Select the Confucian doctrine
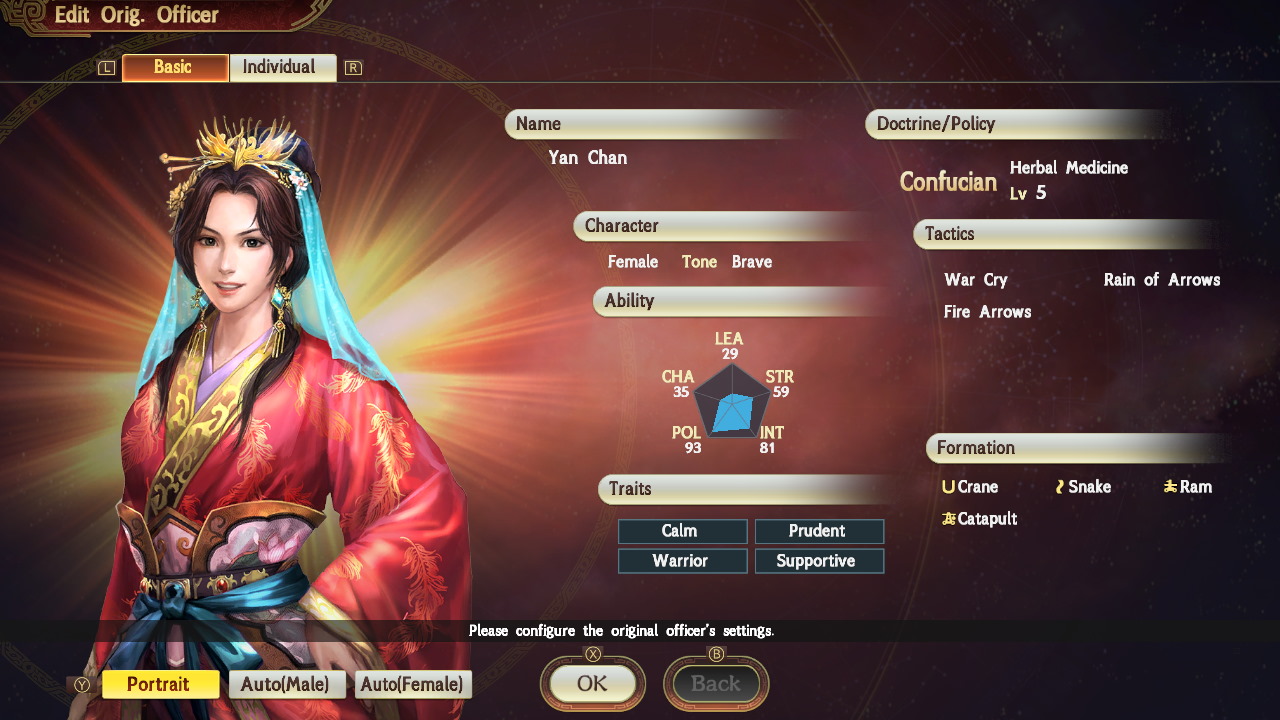 pyautogui.click(x=947, y=182)
